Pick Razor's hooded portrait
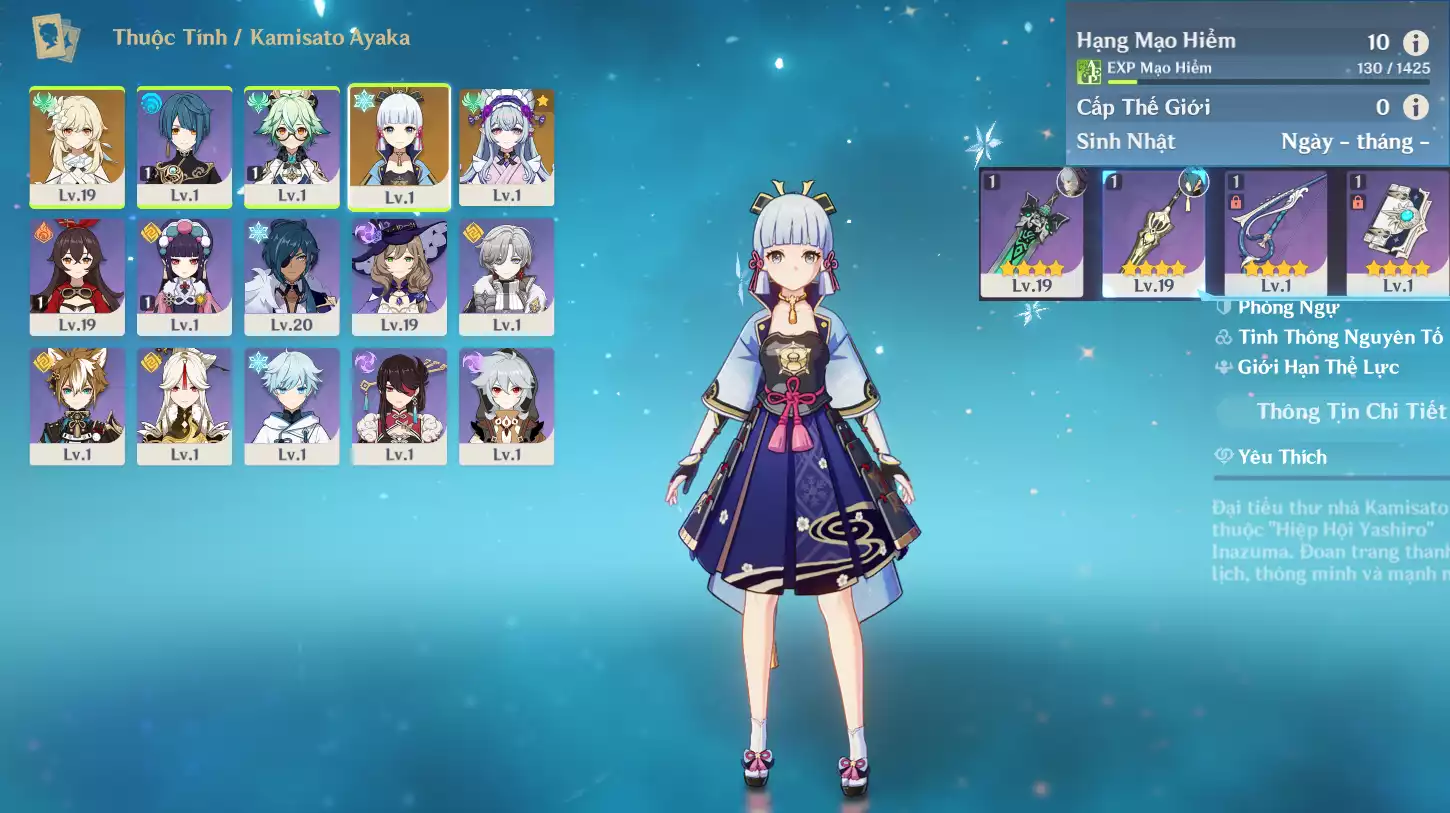Image resolution: width=1450 pixels, height=813 pixels. 506,405
